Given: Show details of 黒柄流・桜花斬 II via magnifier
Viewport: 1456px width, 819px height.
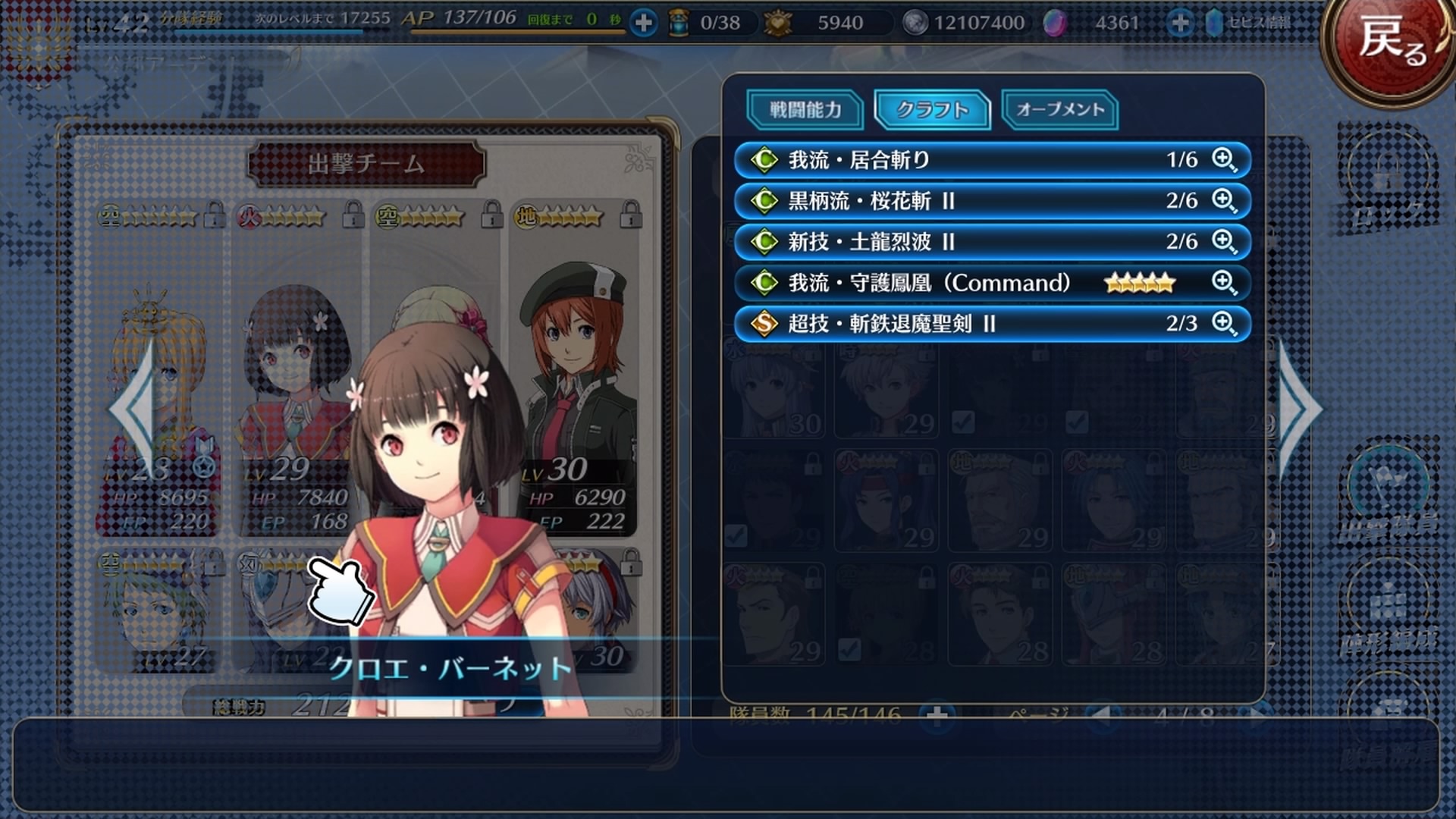Looking at the screenshot, I should (1224, 201).
